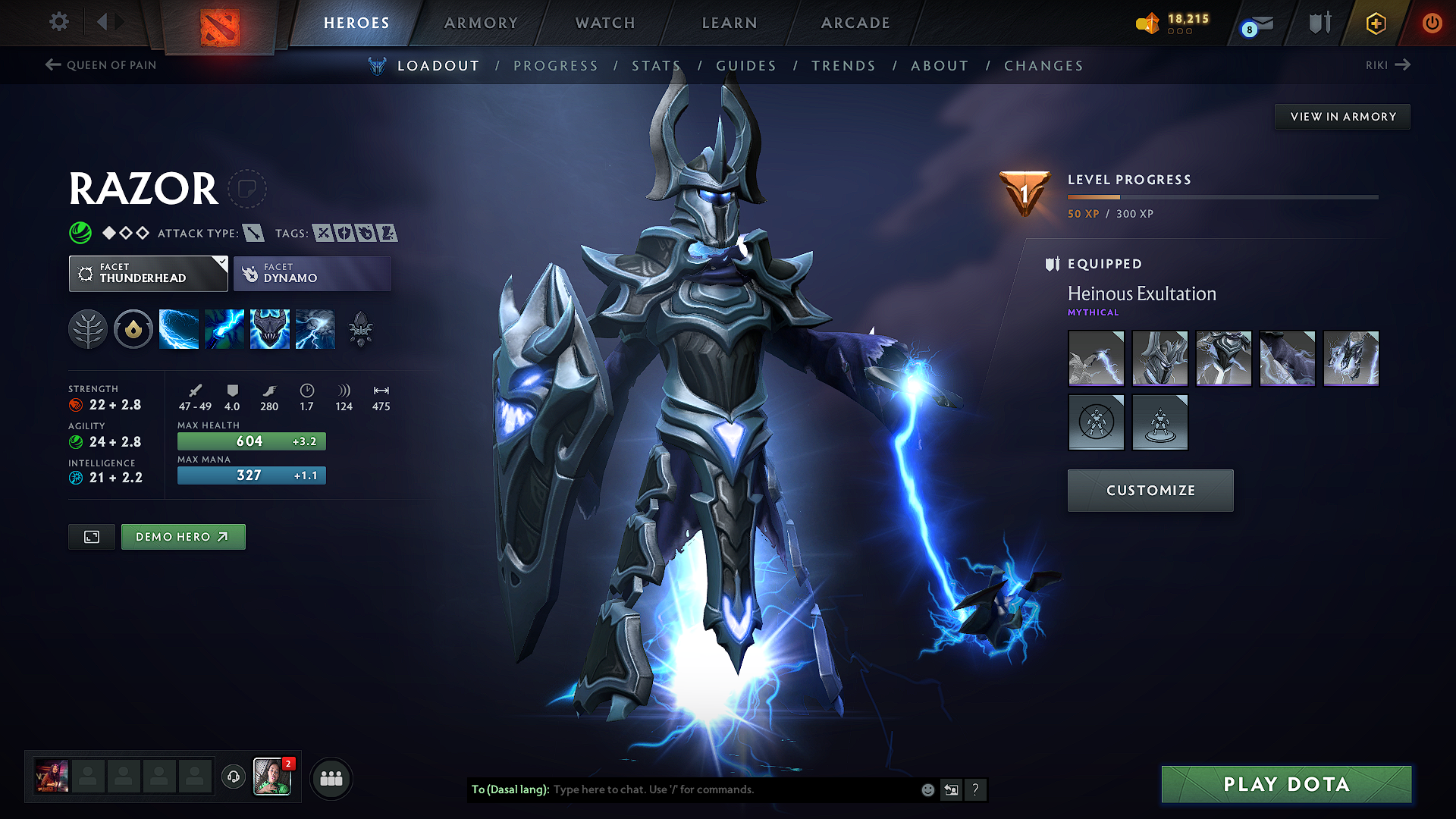Enable the Thunderhead facet
Viewport: 1456px width, 819px height.
click(x=148, y=273)
